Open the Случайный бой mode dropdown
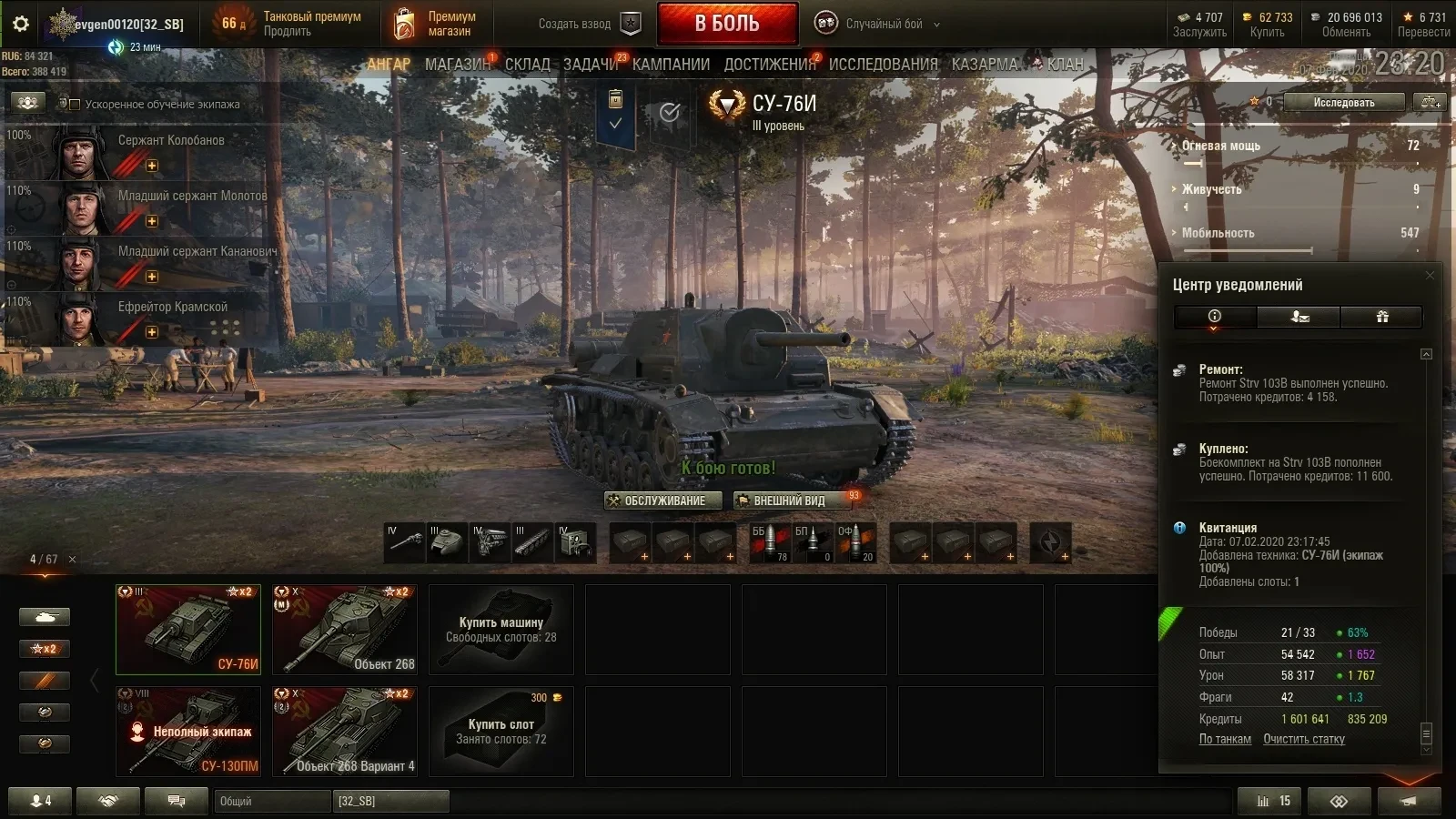Image resolution: width=1456 pixels, height=819 pixels. (889, 24)
